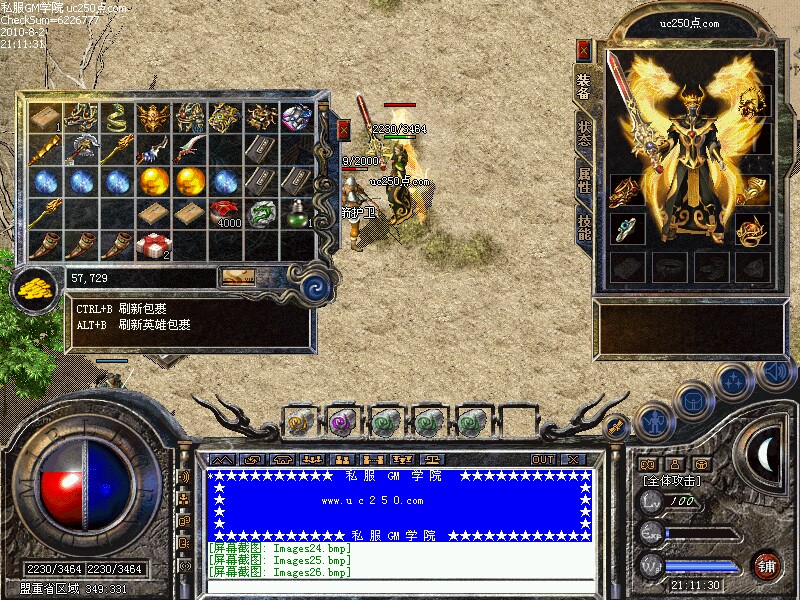Click the OUT button on chat bar
Image resolution: width=800 pixels, height=600 pixels.
click(543, 459)
